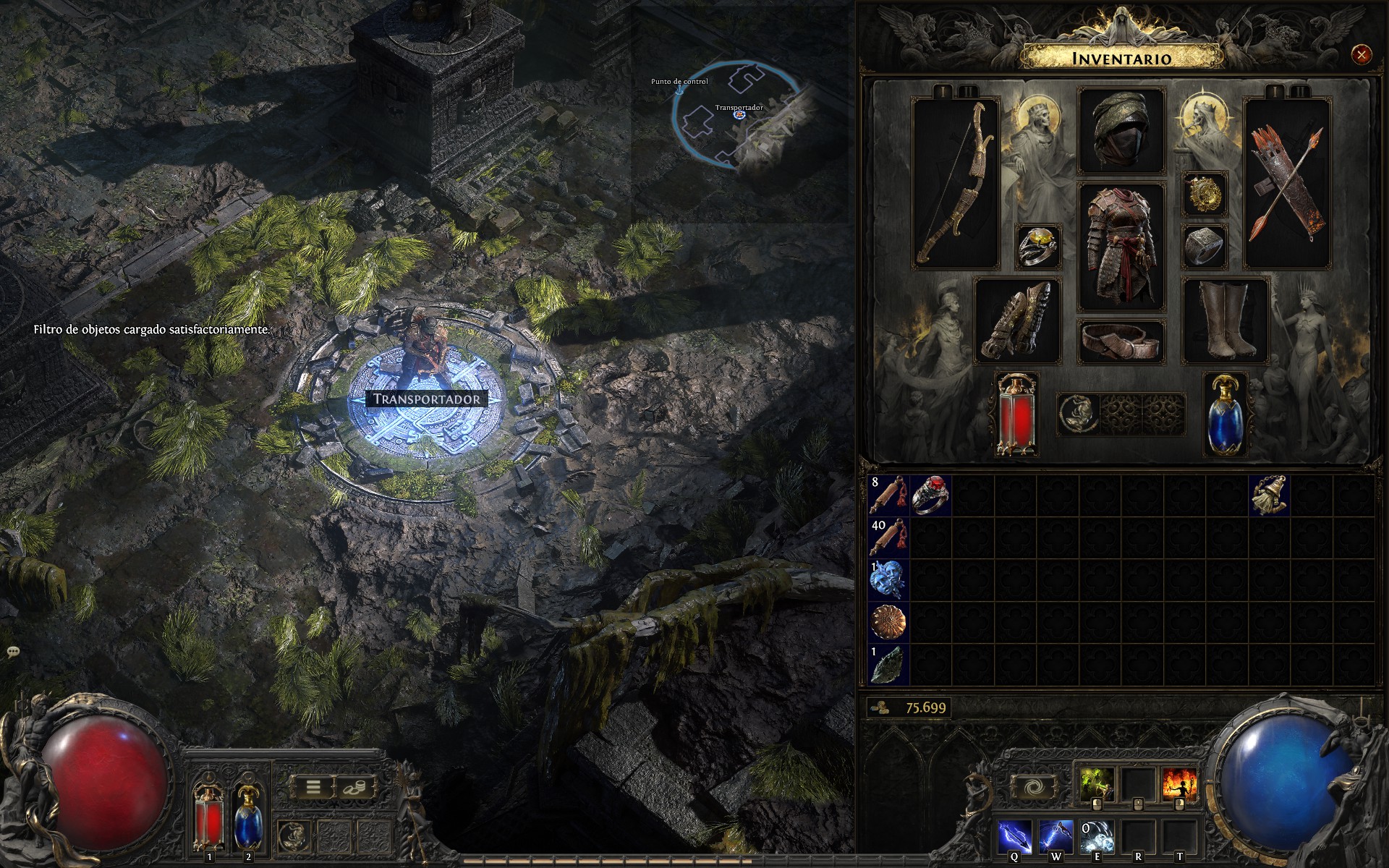Choose the equipped gold amulet
Image resolution: width=1389 pixels, height=868 pixels.
(1205, 194)
